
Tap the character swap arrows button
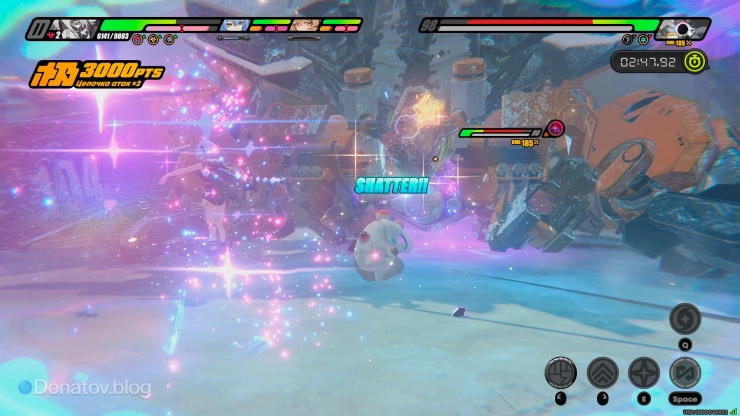coord(685,373)
